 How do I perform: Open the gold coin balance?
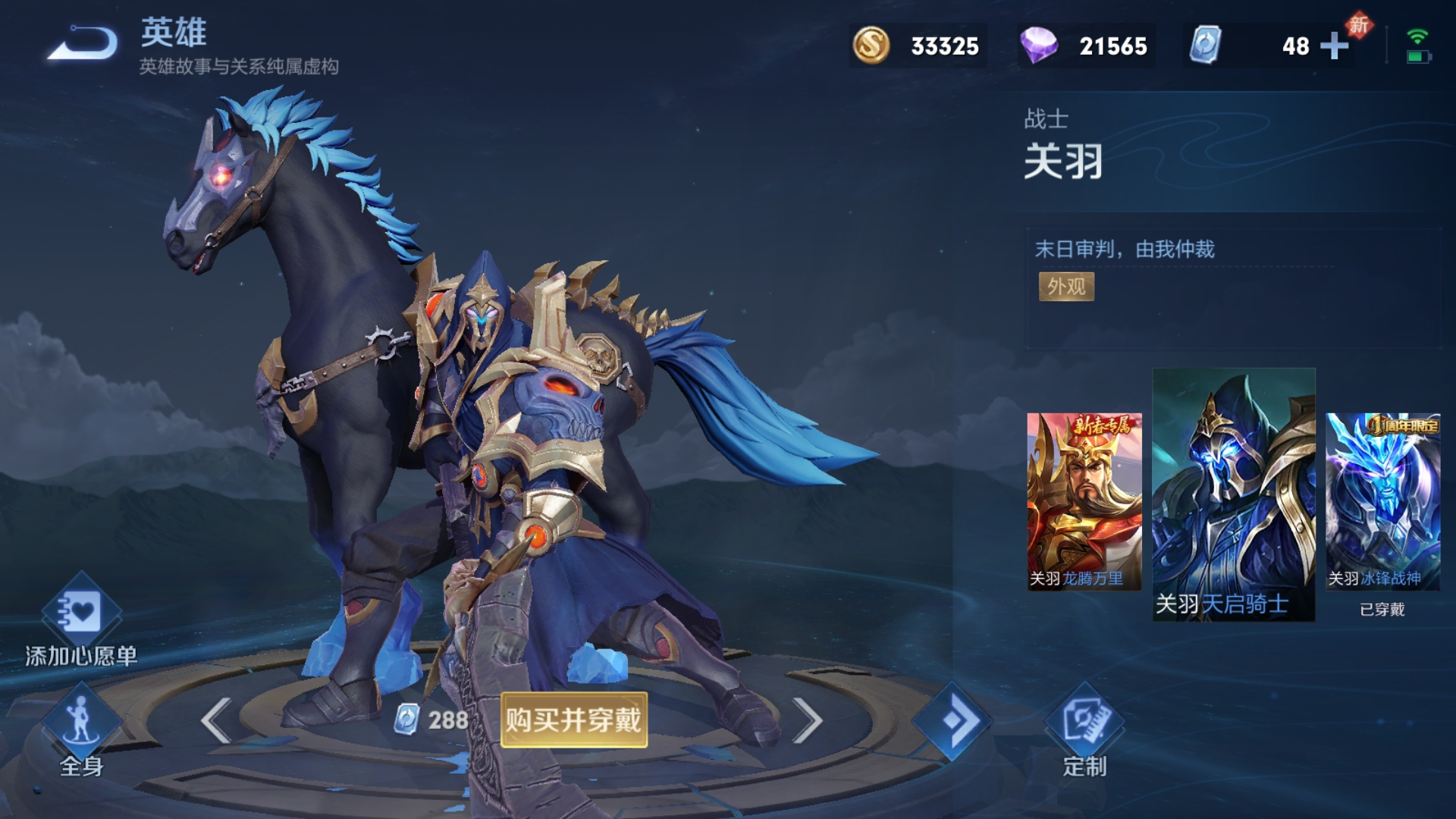(918, 46)
